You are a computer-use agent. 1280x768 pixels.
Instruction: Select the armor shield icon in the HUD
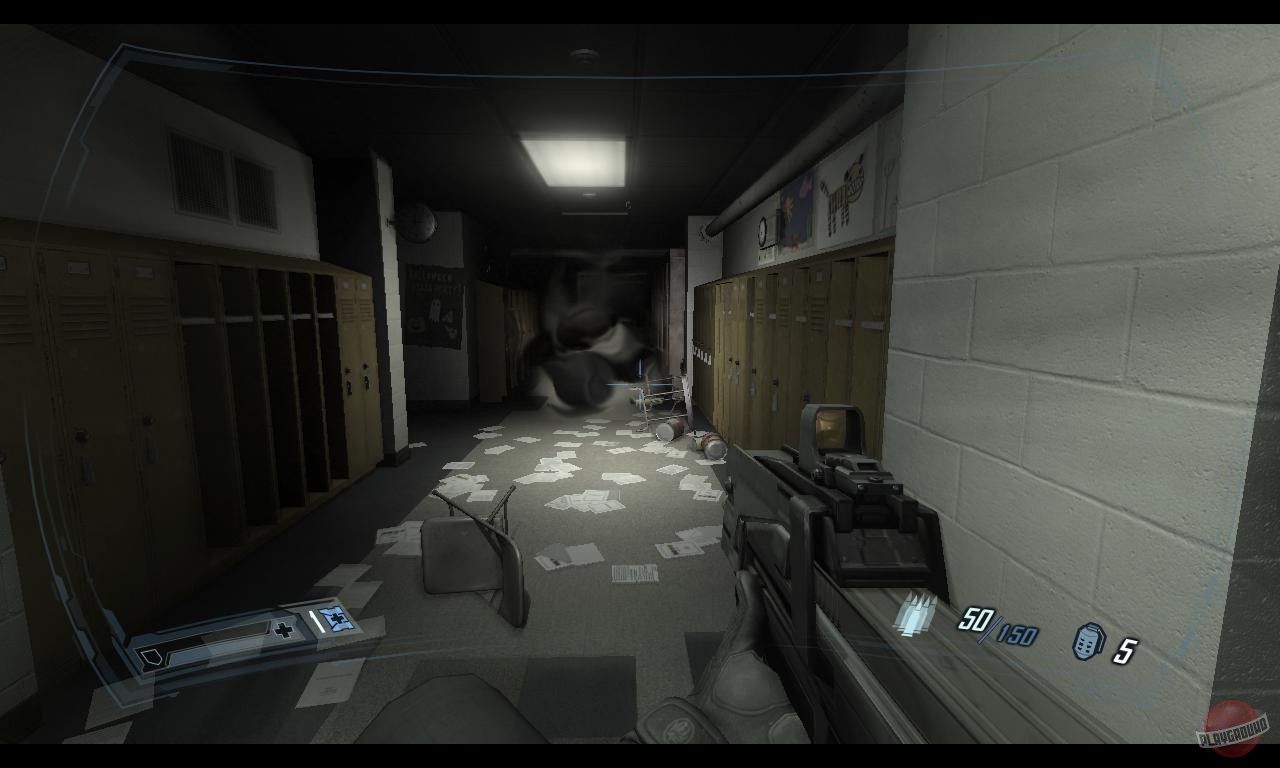tap(152, 658)
